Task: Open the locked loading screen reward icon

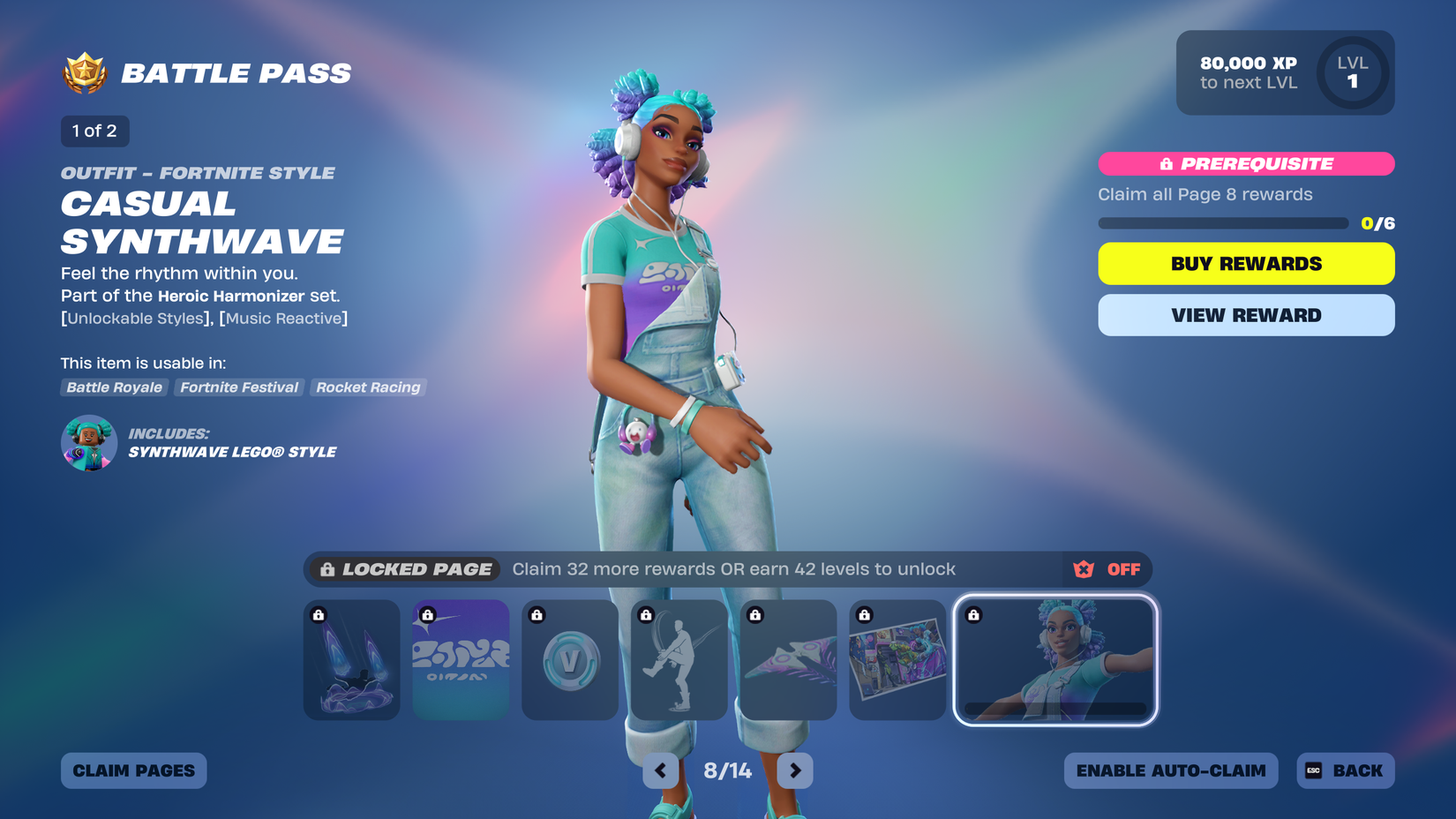Action: tap(897, 659)
